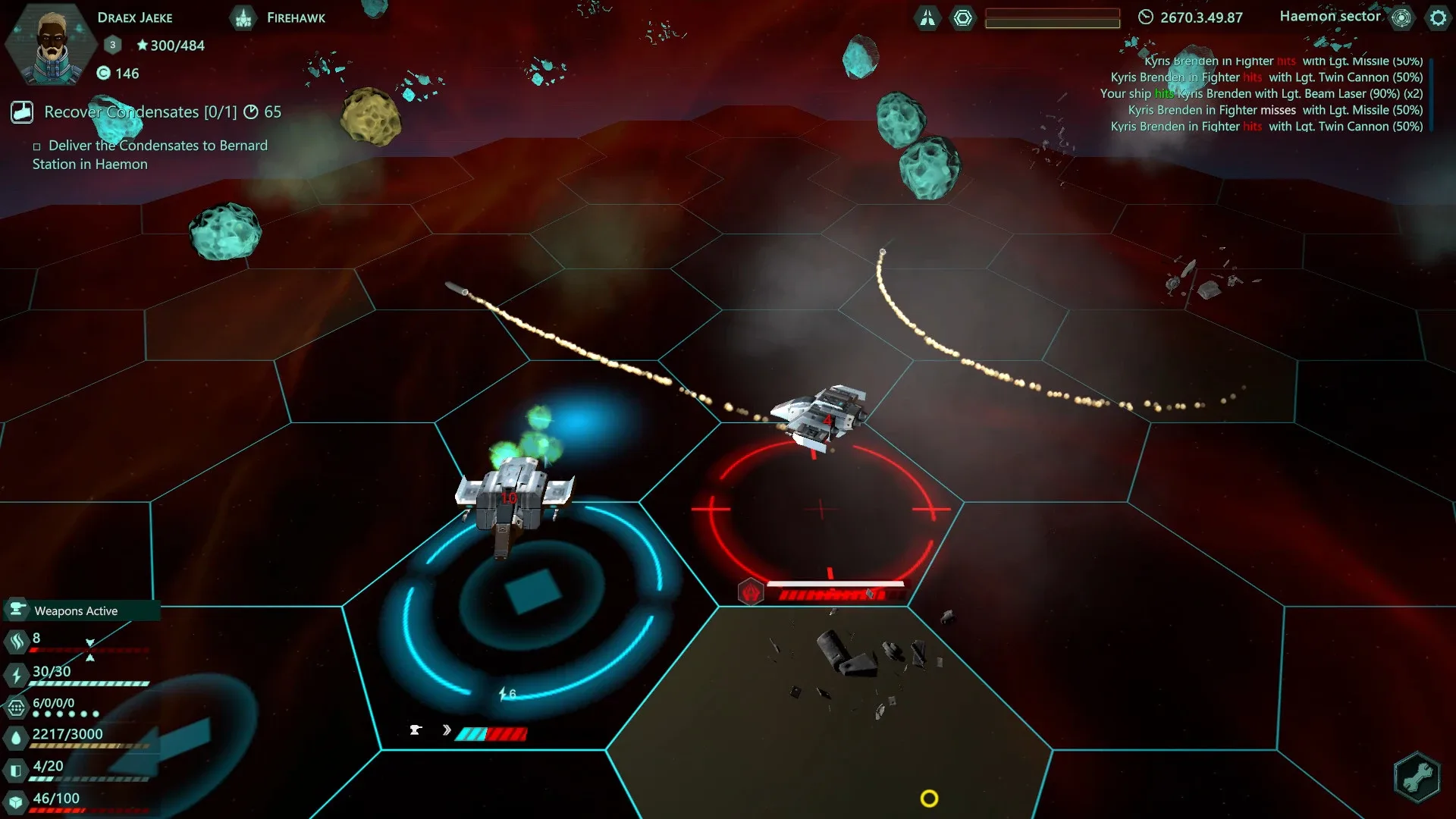The height and width of the screenshot is (819, 1456).
Task: Select your ship's blue ring marker
Action: pos(531,591)
